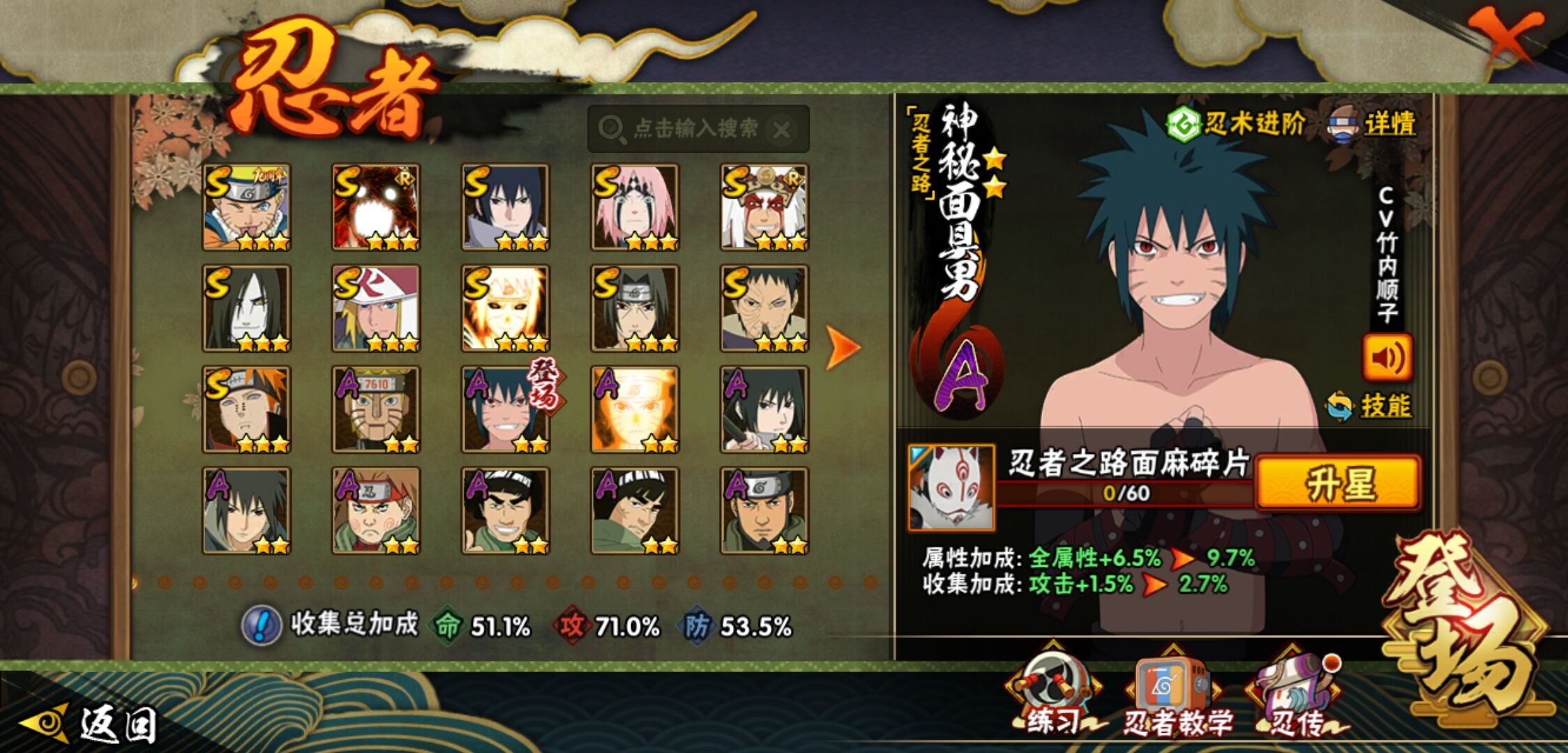The width and height of the screenshot is (1568, 753).
Task: Open 详情 character details
Action: coord(1373,124)
